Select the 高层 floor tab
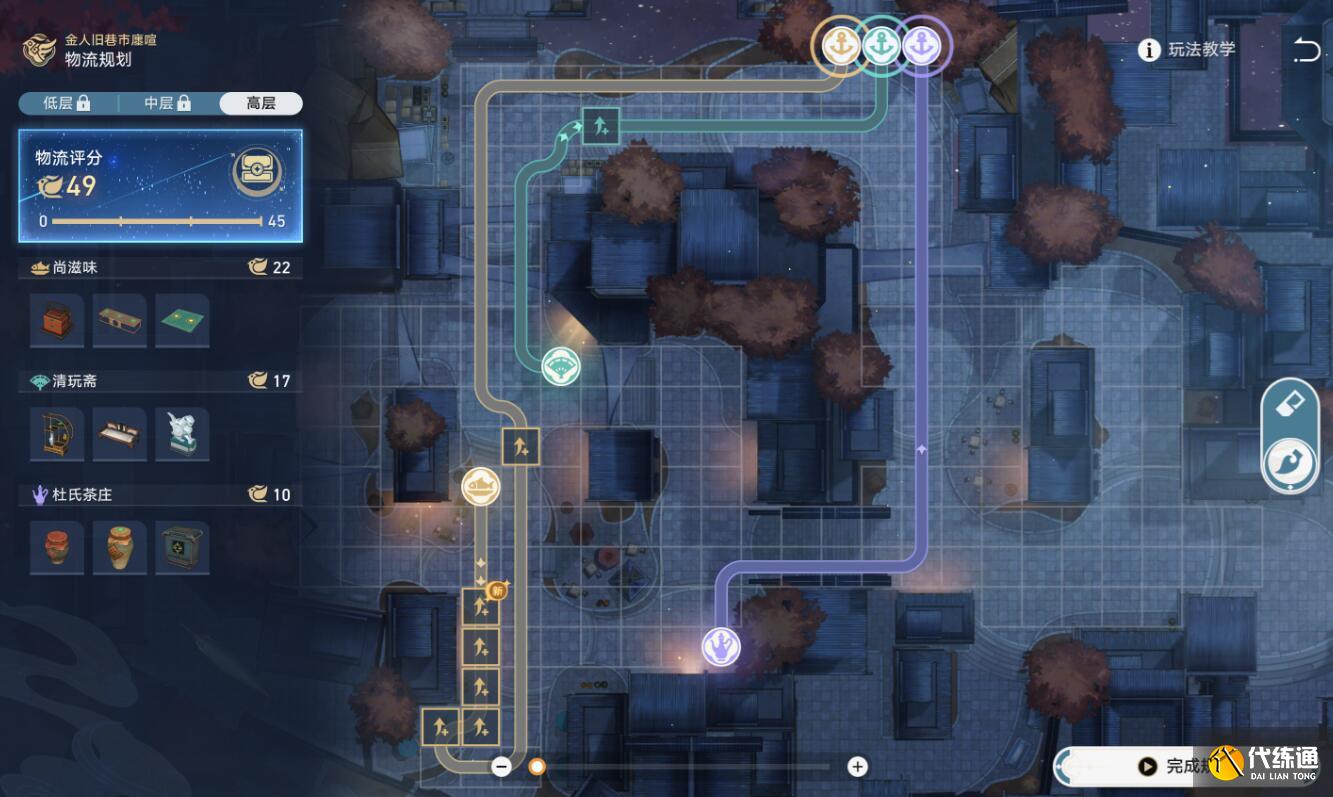Image resolution: width=1333 pixels, height=797 pixels. (x=260, y=103)
